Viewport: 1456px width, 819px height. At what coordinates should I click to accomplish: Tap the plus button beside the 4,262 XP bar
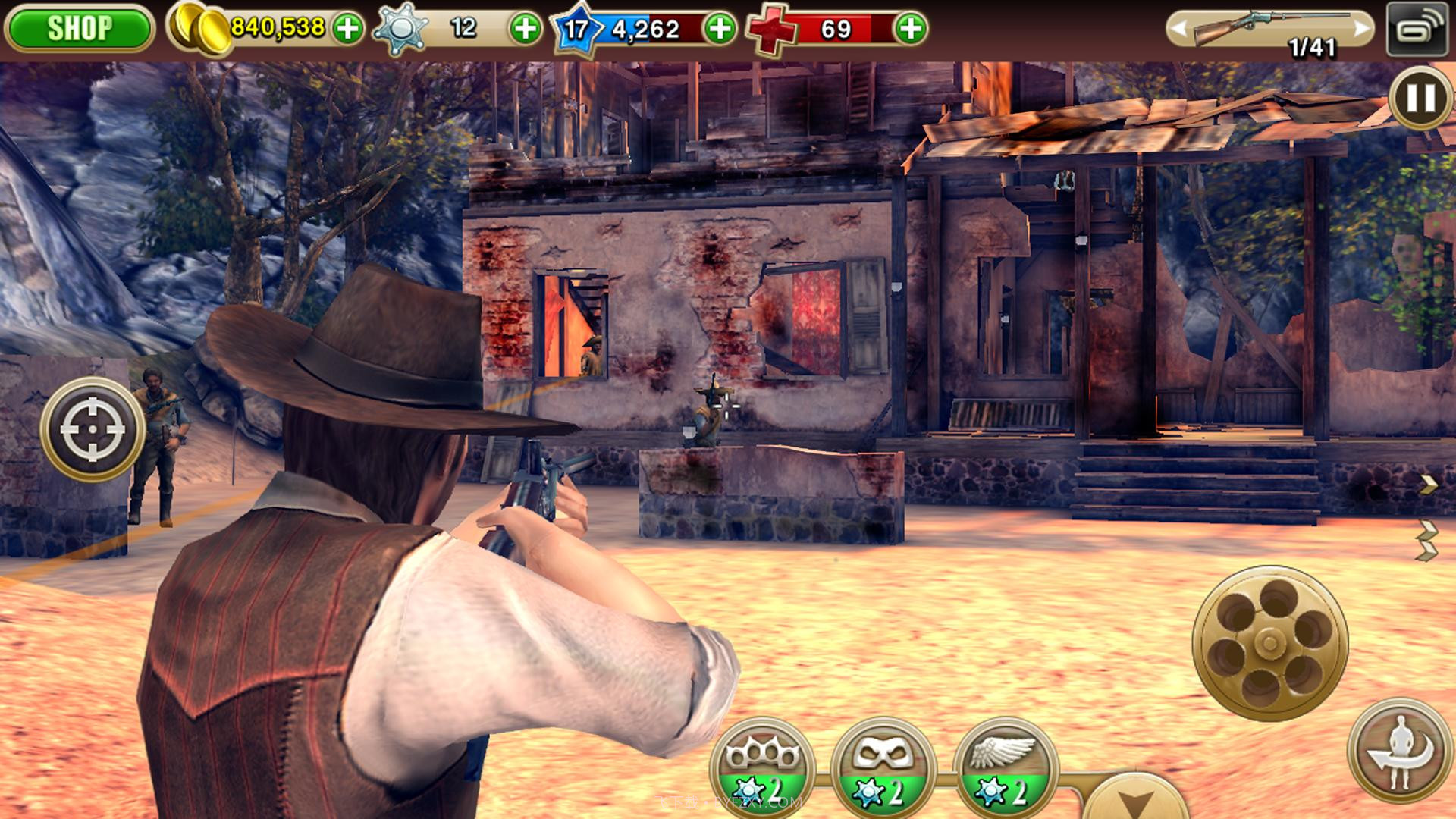(719, 29)
